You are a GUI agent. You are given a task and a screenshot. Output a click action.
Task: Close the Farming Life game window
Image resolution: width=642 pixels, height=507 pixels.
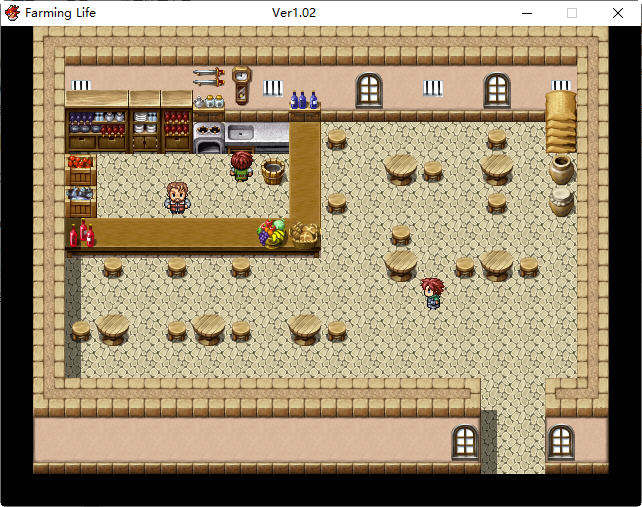pos(617,13)
